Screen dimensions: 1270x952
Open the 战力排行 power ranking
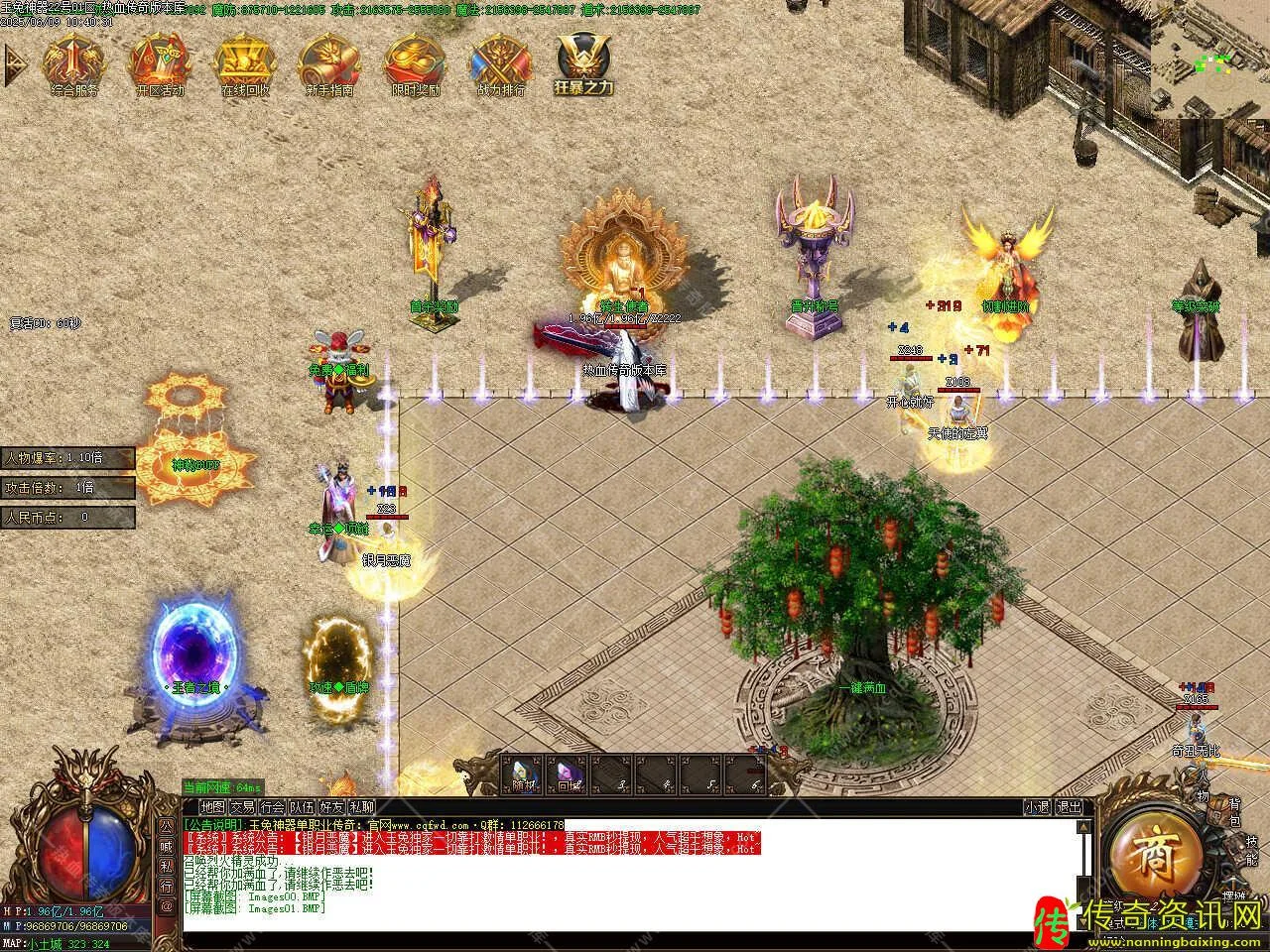pyautogui.click(x=500, y=63)
